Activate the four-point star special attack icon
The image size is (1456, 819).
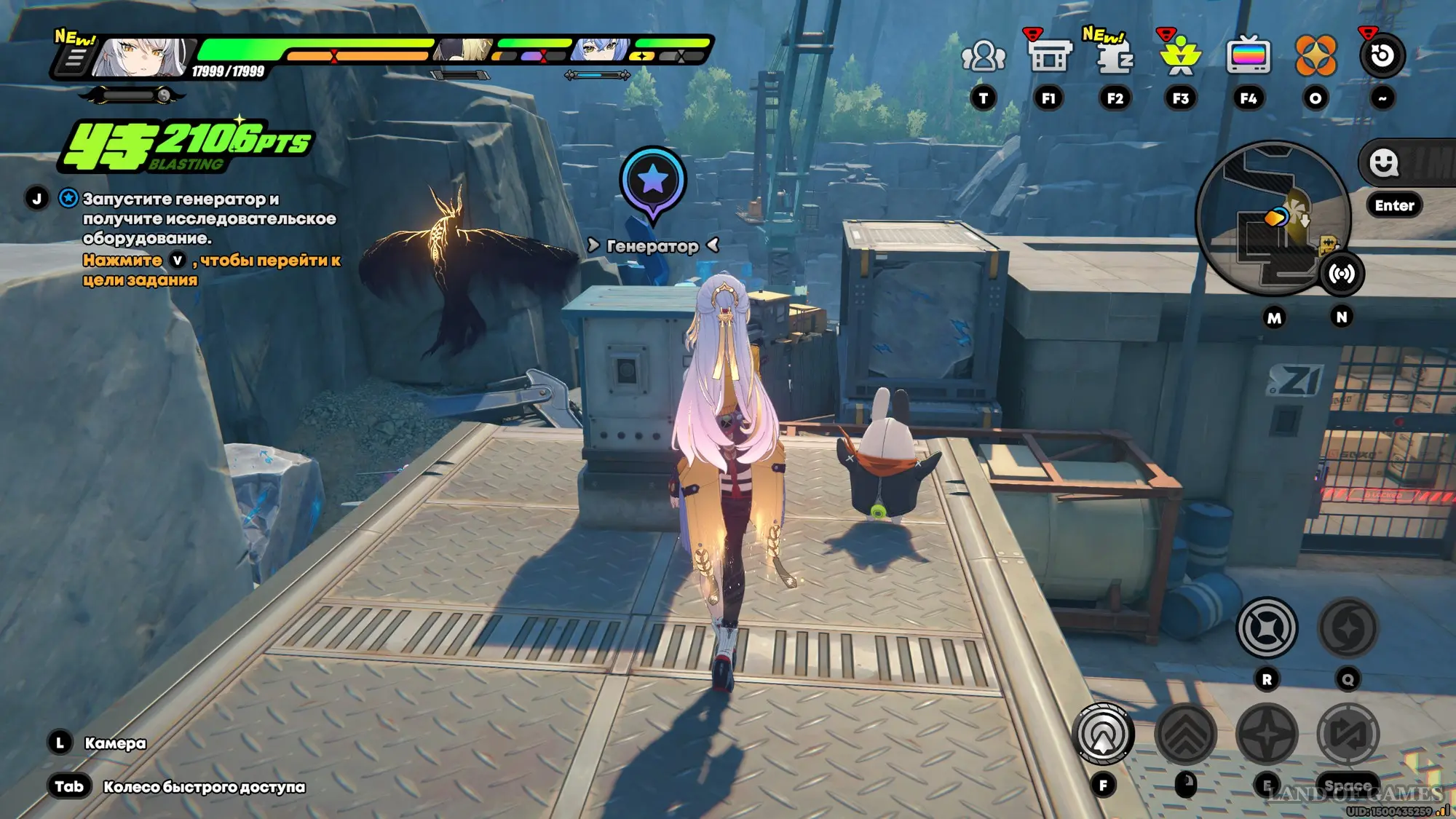[1267, 734]
